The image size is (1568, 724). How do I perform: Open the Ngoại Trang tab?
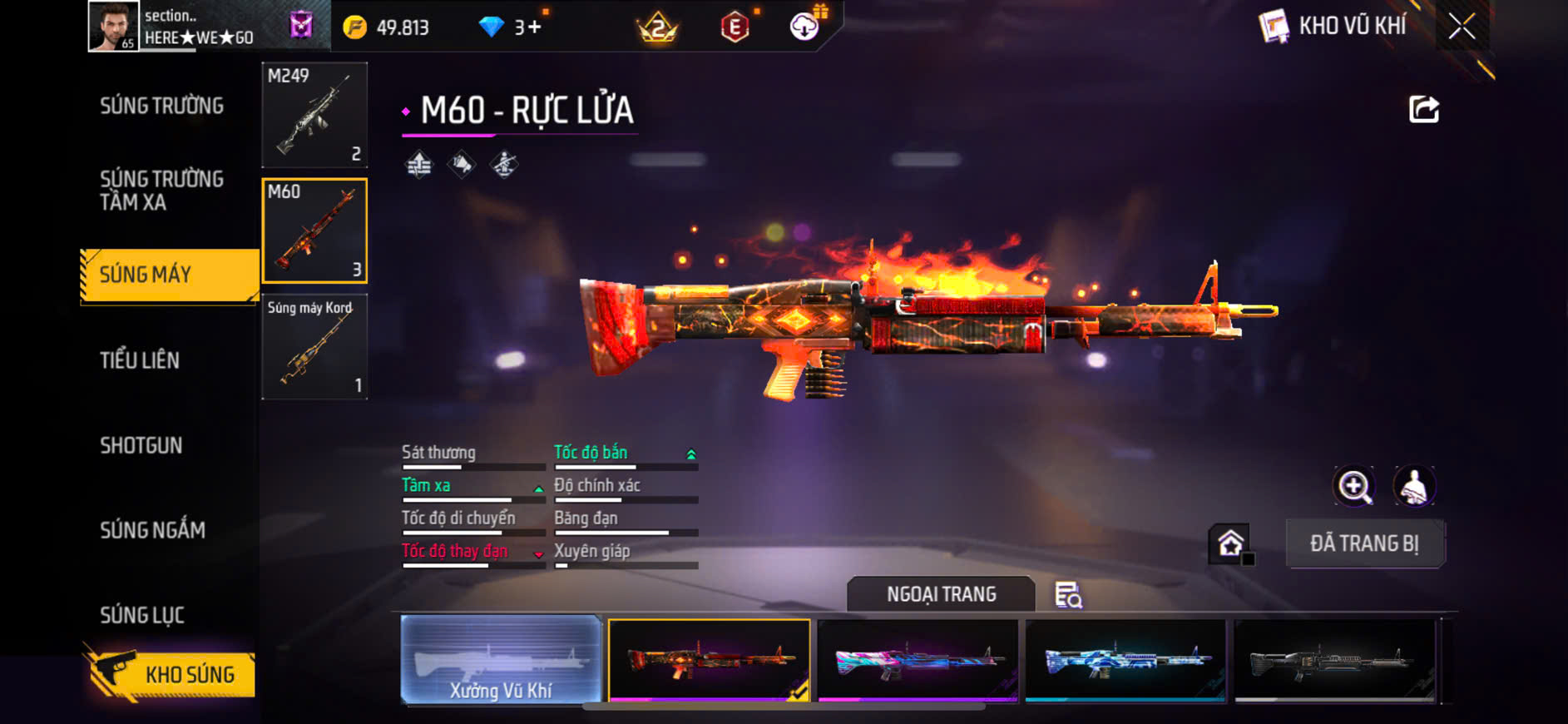coord(941,594)
